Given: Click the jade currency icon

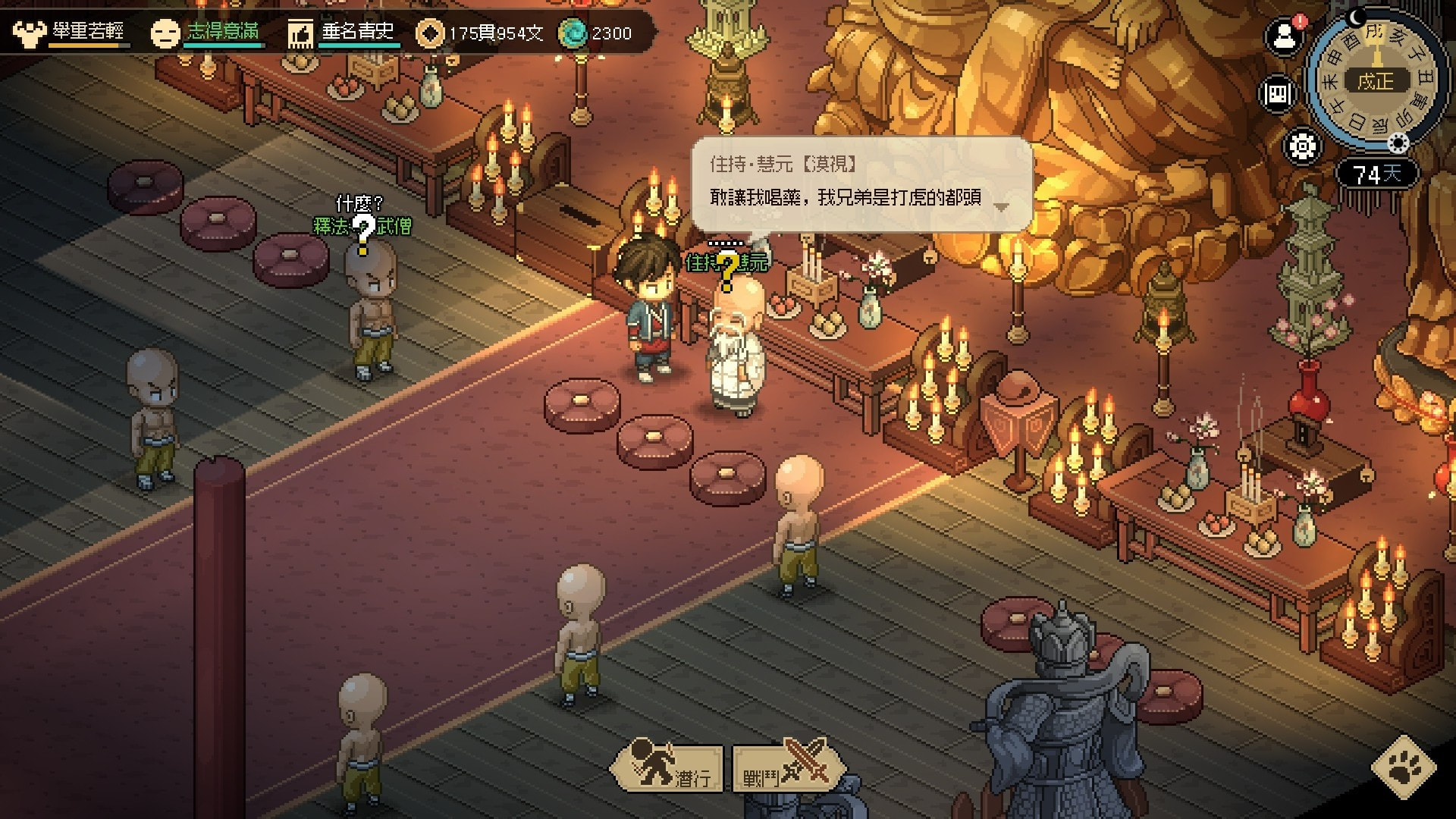Looking at the screenshot, I should (573, 33).
